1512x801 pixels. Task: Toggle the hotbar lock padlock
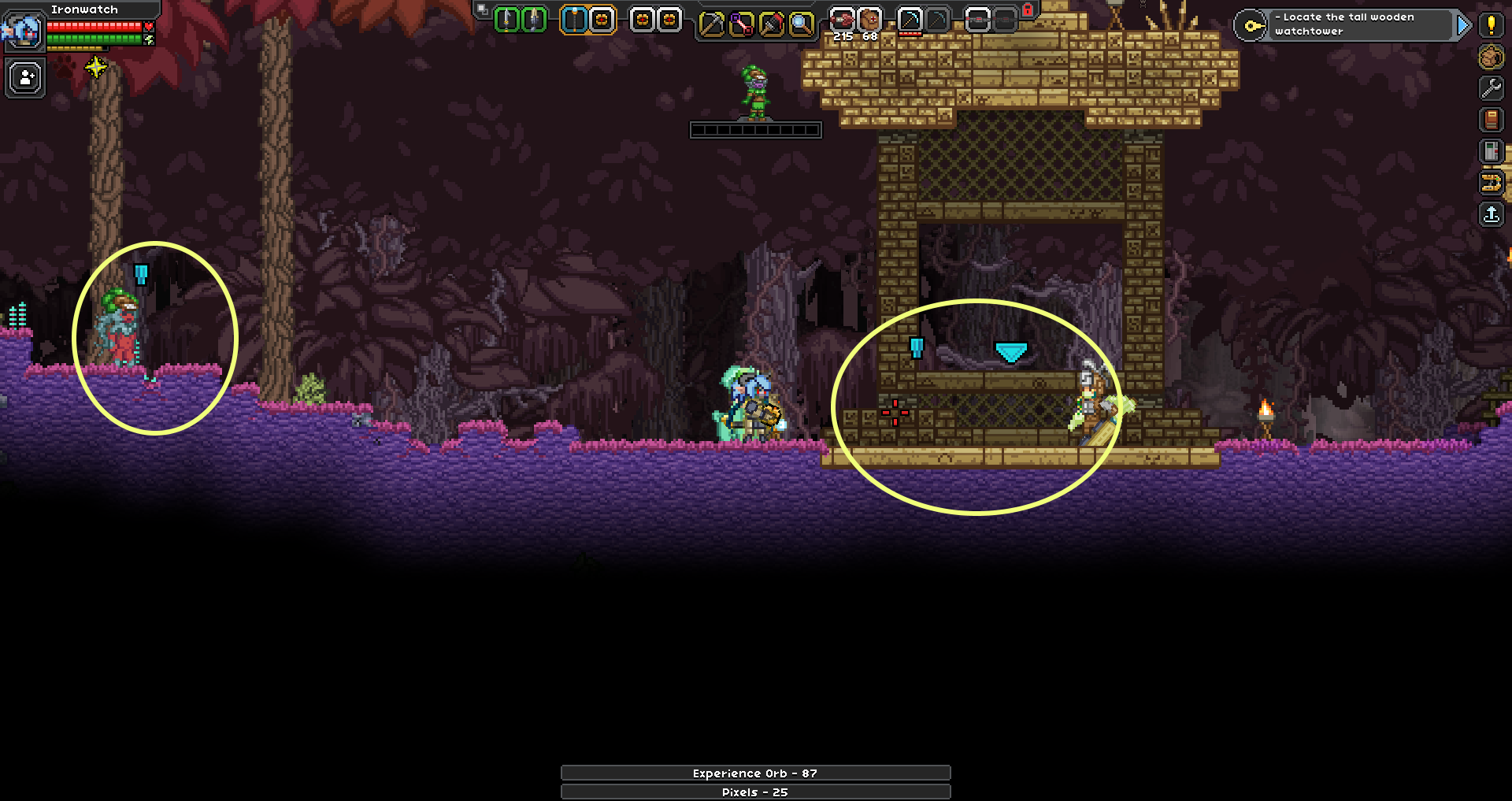(1028, 9)
